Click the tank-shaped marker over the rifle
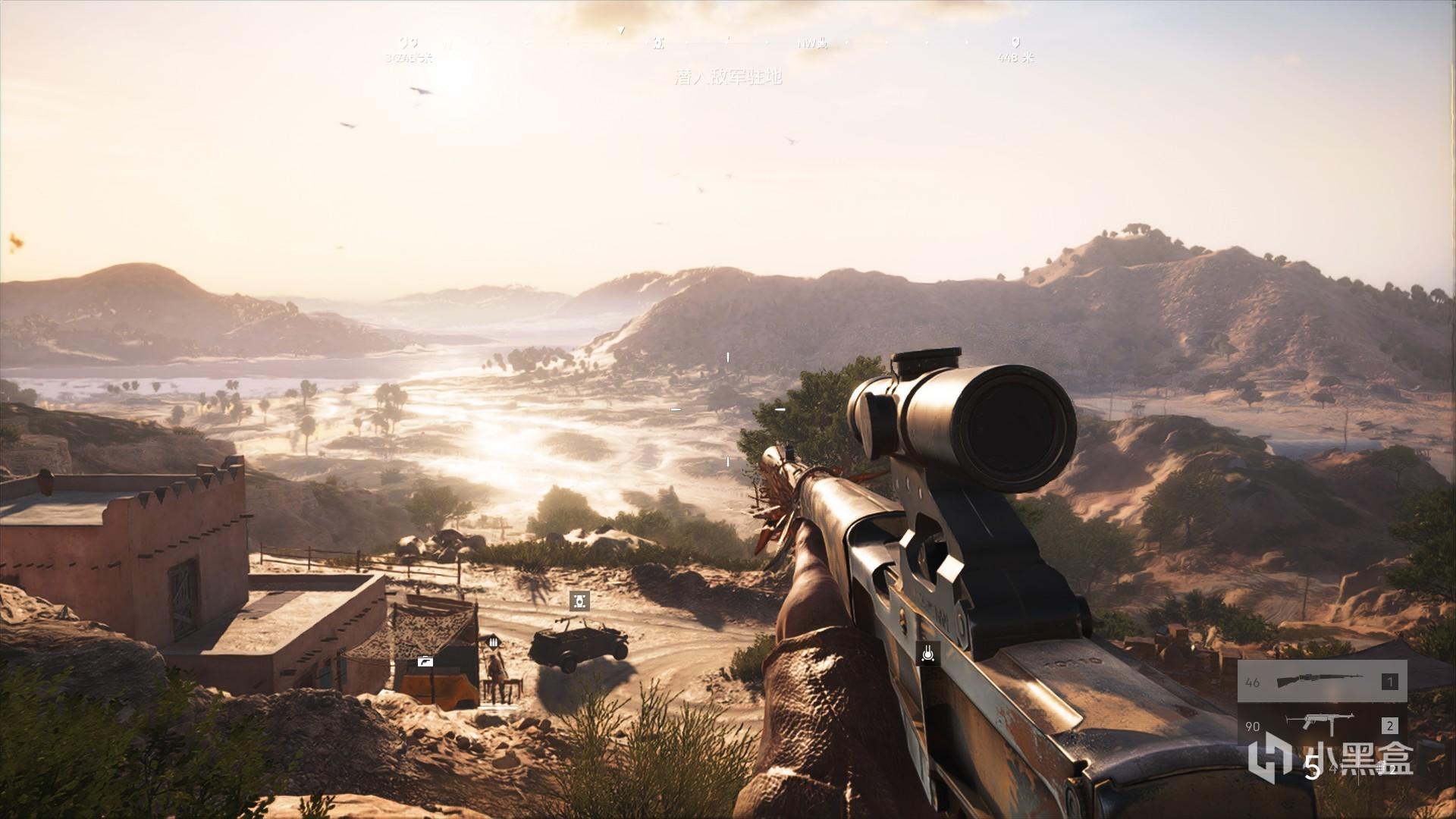Screen dimensions: 1456x819 pyautogui.click(x=927, y=653)
